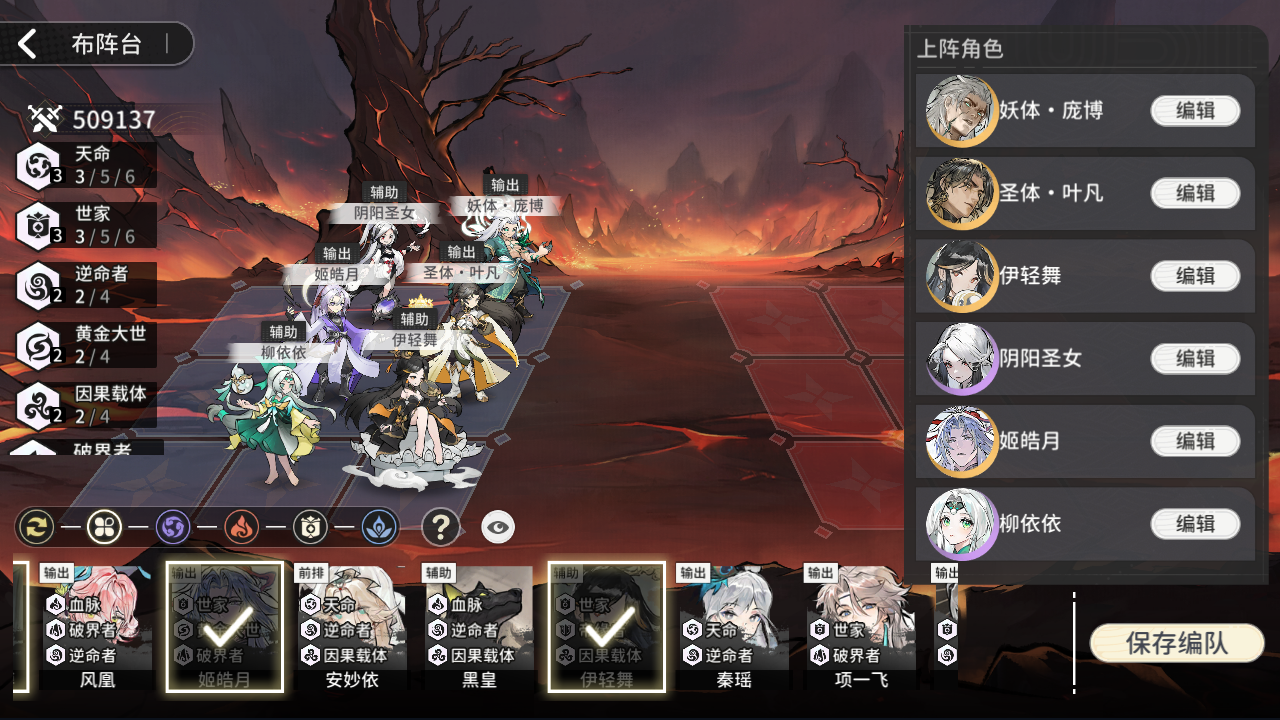Select the 秦瑶 character card
This screenshot has width=1280, height=720.
click(x=733, y=627)
